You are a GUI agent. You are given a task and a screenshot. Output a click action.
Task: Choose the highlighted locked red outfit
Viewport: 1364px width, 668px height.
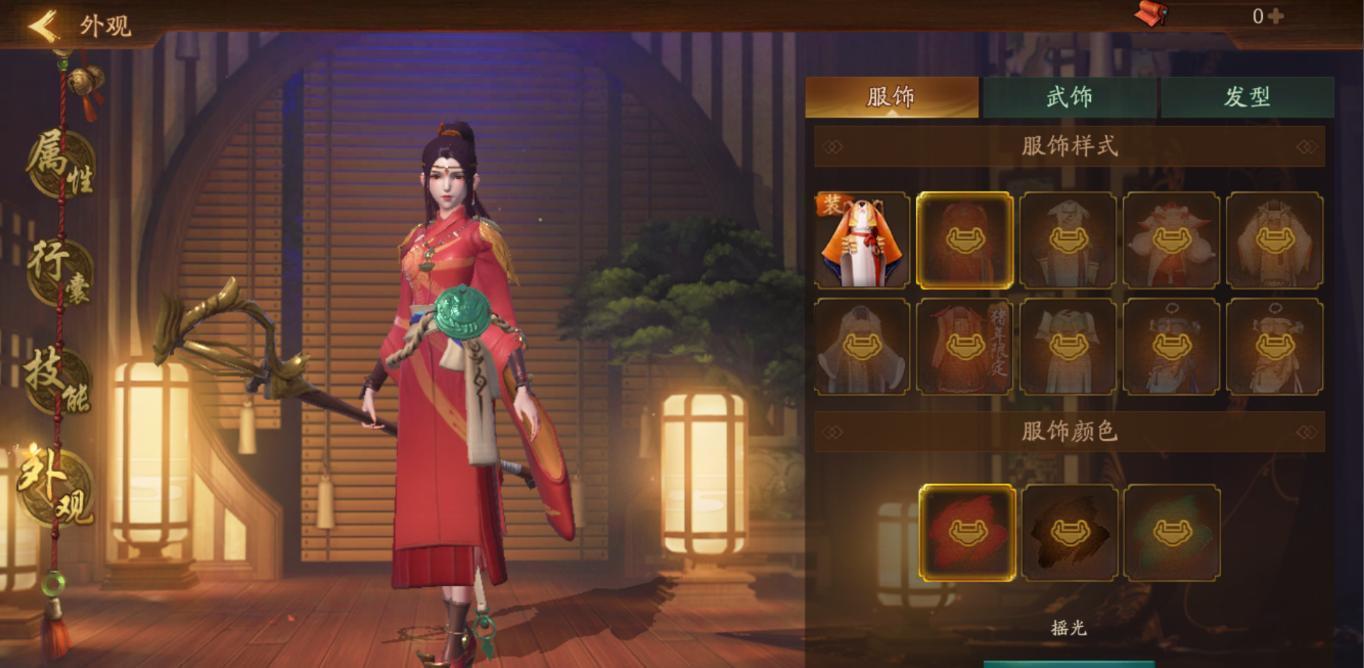tap(965, 241)
